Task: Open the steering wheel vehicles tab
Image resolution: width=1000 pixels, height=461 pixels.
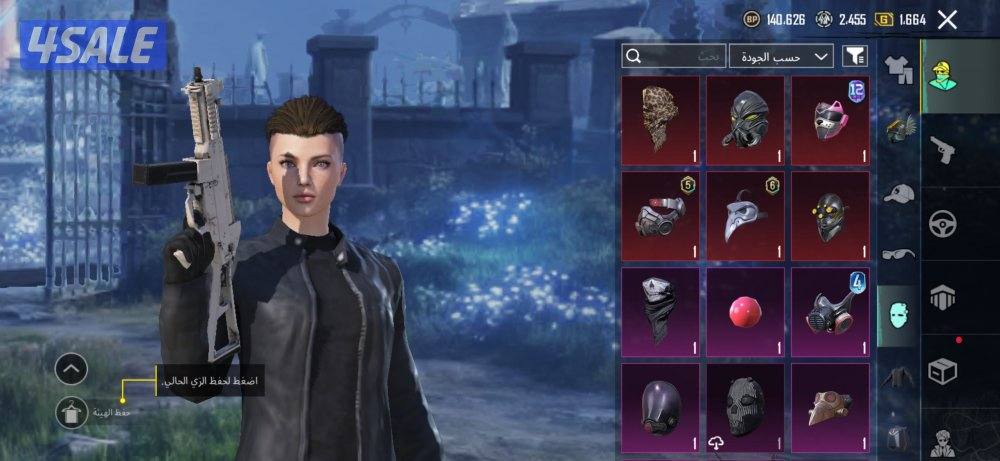Action: pos(942,222)
